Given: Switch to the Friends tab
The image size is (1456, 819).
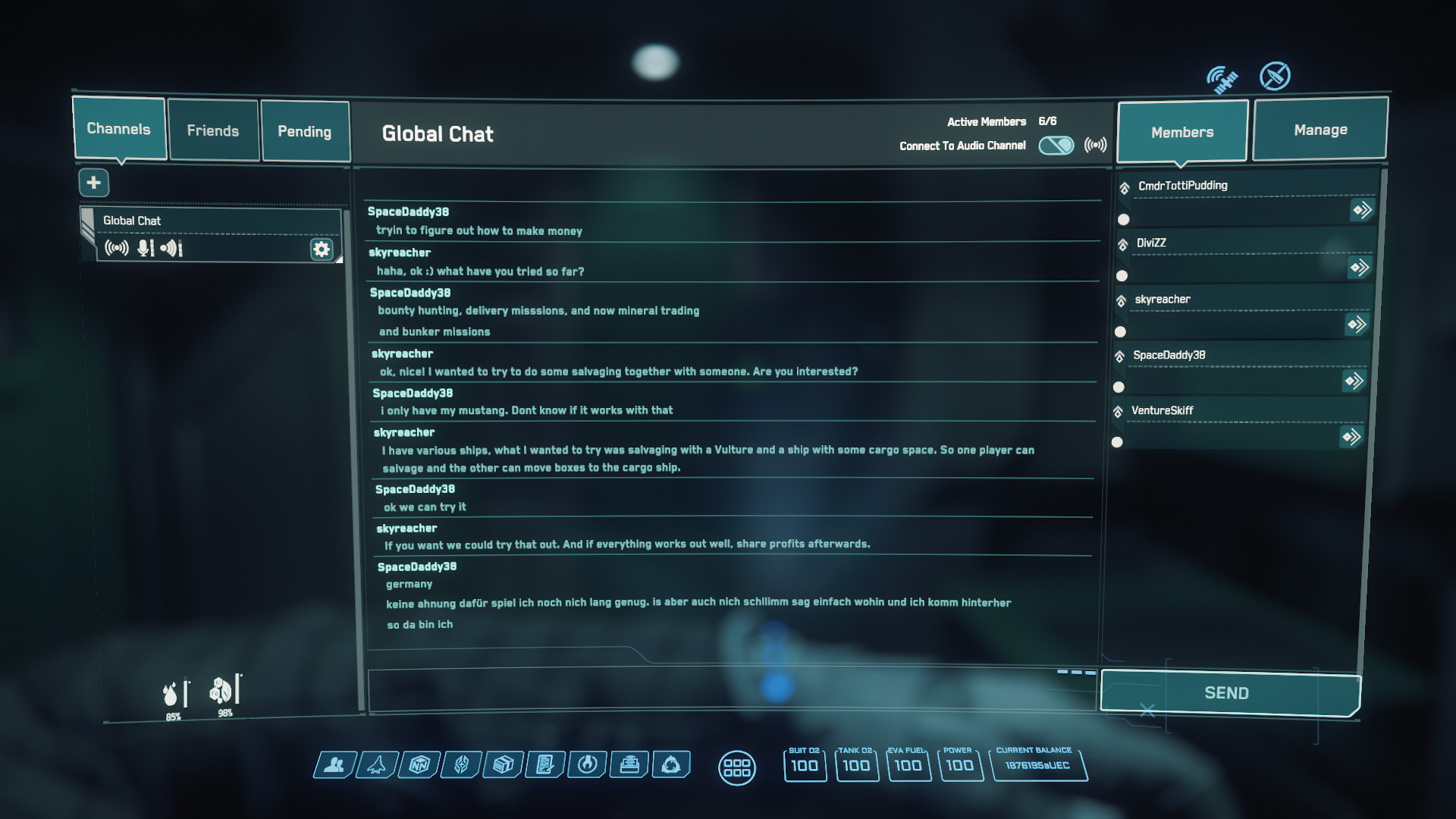Looking at the screenshot, I should coord(213,130).
